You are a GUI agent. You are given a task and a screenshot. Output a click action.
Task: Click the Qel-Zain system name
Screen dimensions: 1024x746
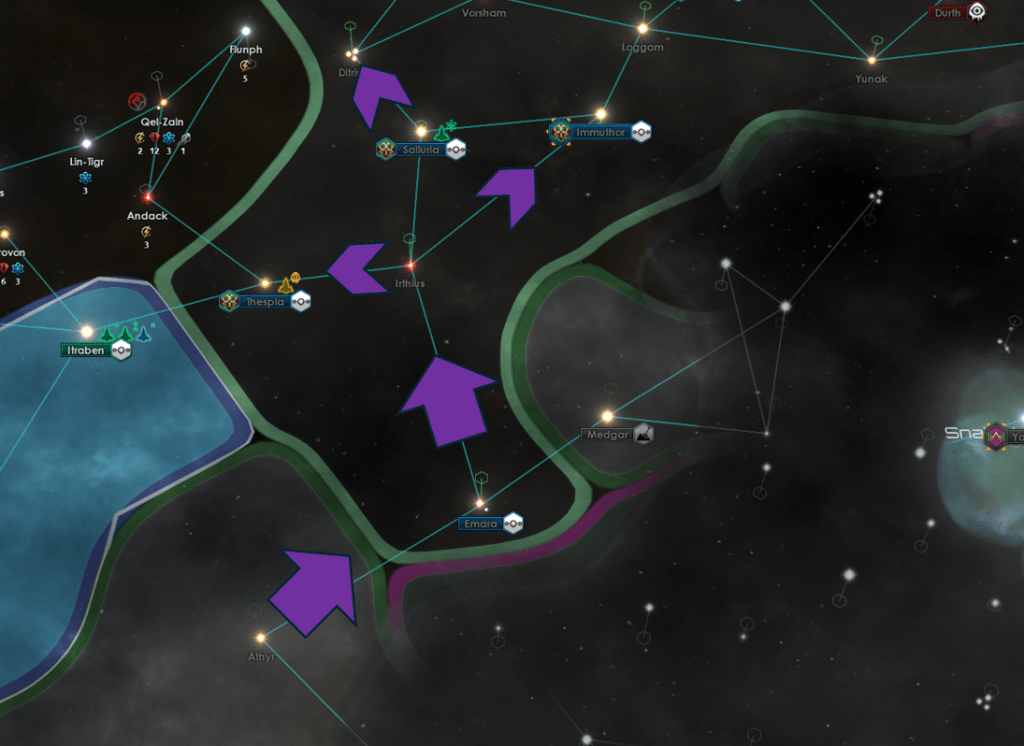pos(161,122)
